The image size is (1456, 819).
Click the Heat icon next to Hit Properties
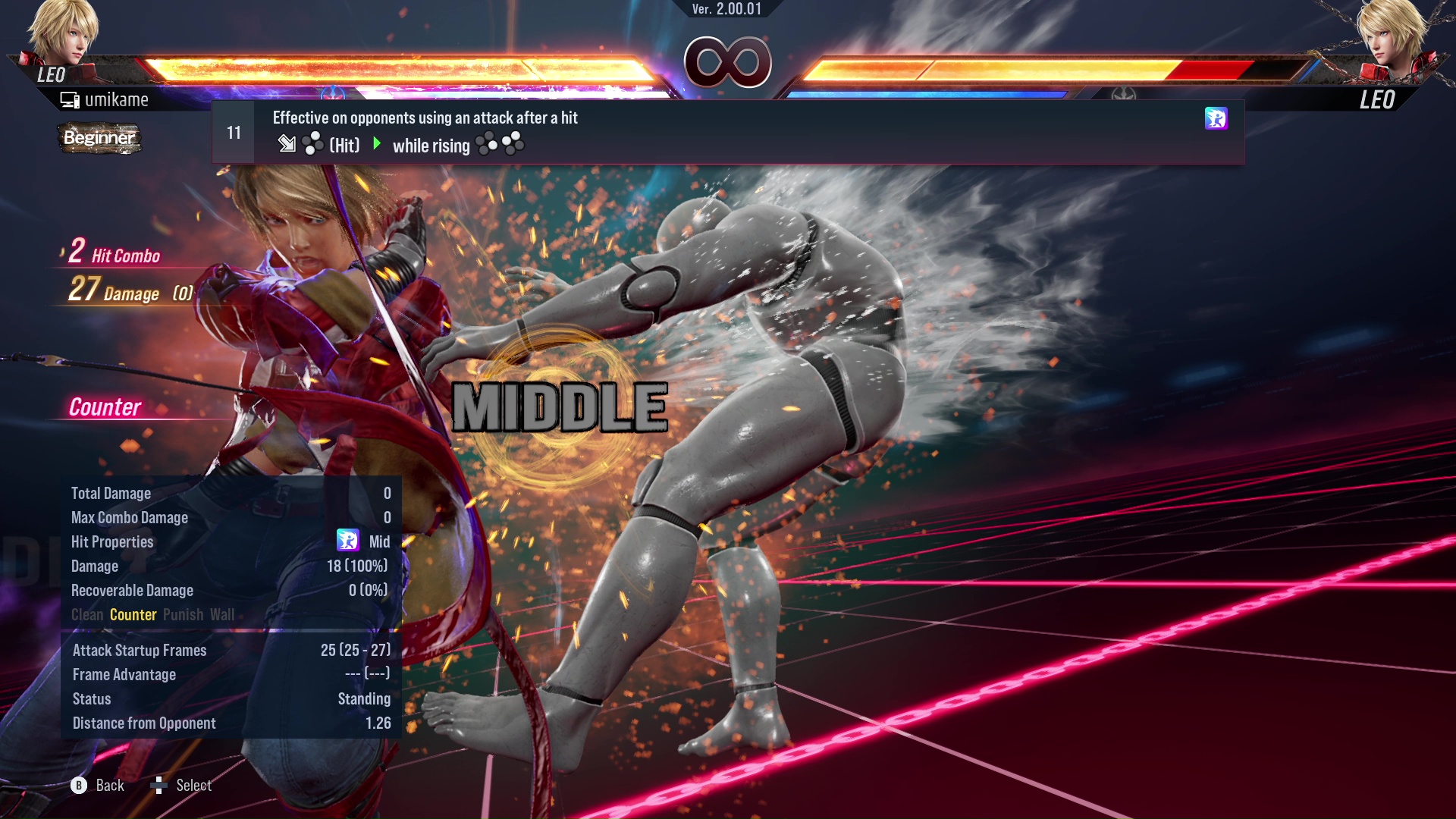pyautogui.click(x=347, y=541)
